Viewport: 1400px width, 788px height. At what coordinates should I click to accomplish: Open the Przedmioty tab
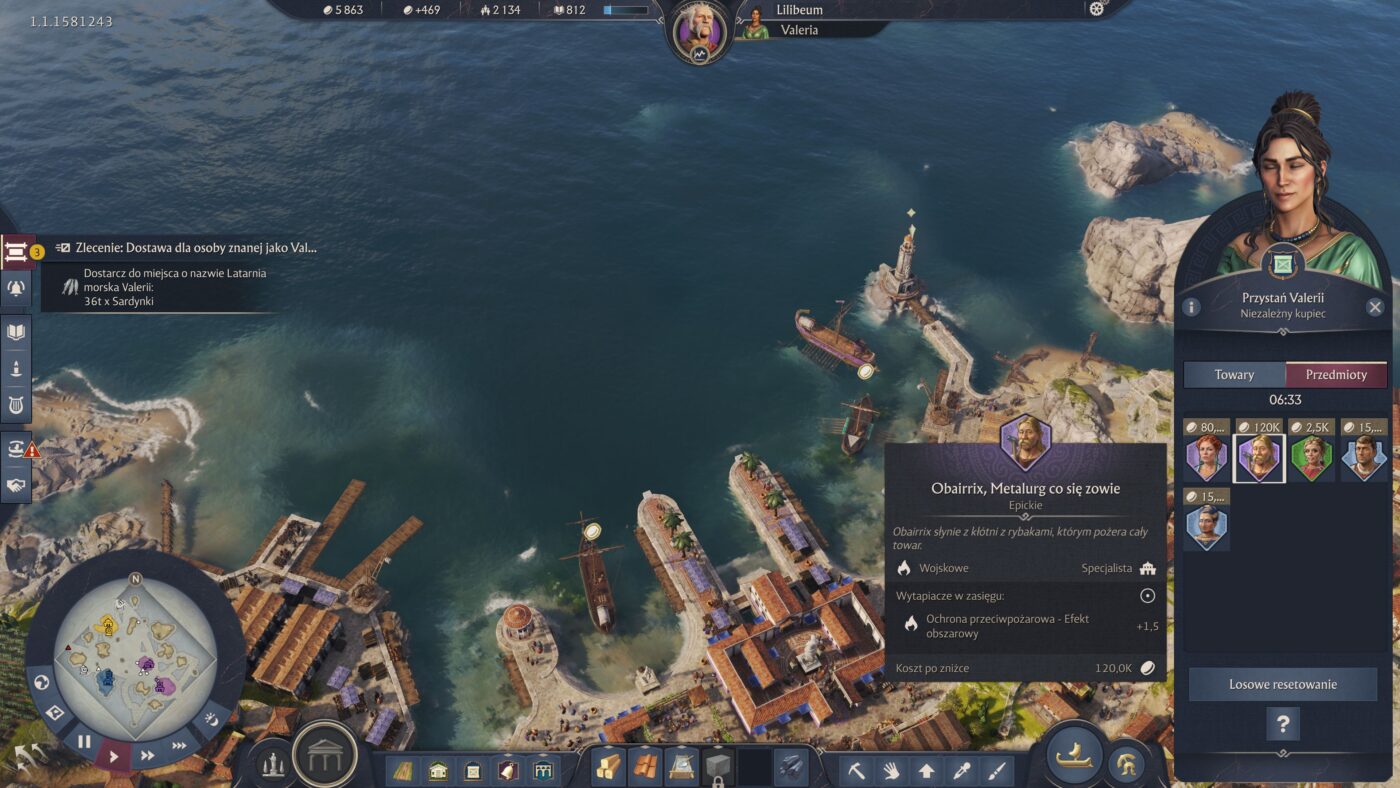click(x=1336, y=374)
